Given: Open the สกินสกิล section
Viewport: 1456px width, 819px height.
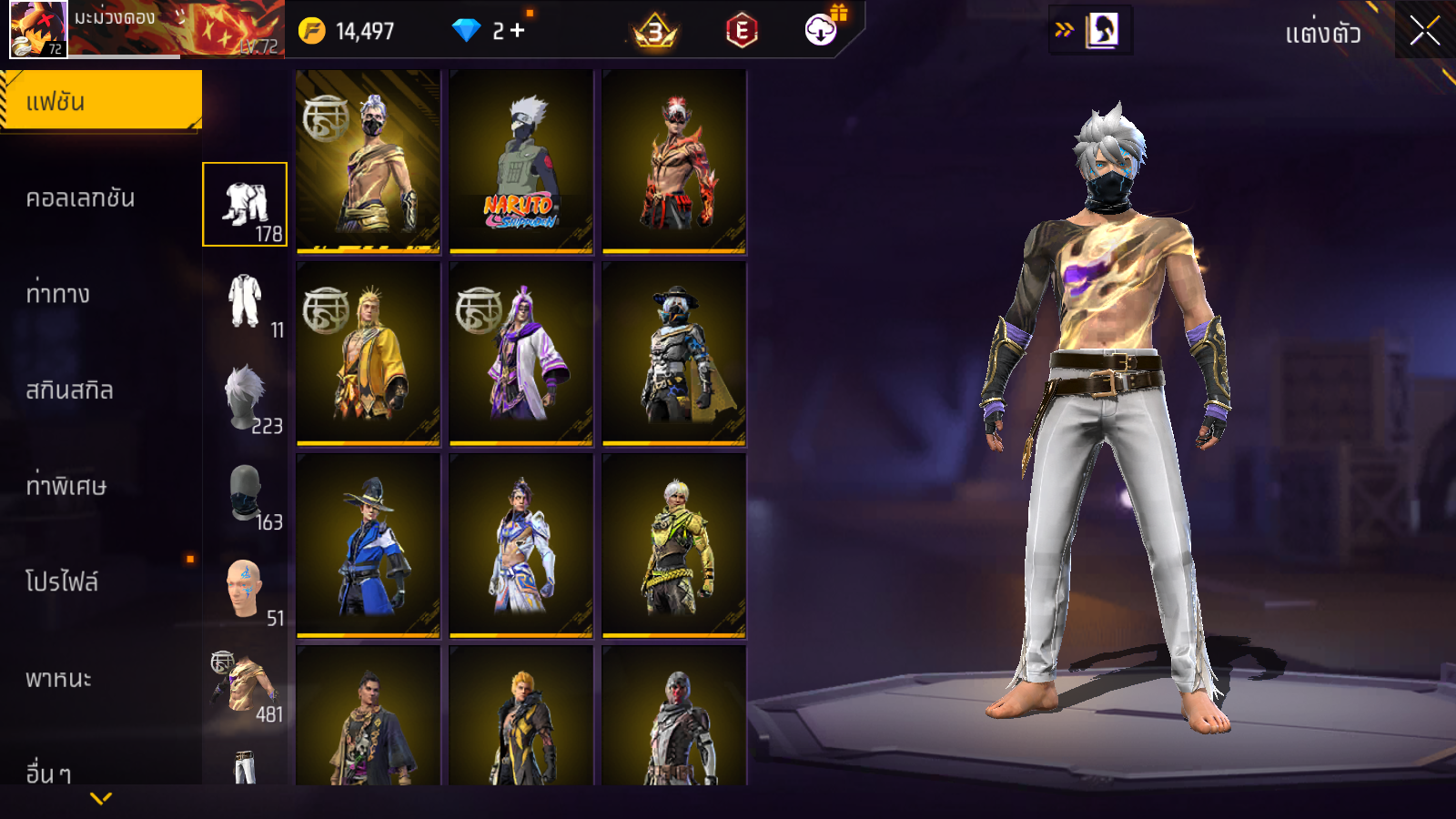Looking at the screenshot, I should [x=70, y=390].
